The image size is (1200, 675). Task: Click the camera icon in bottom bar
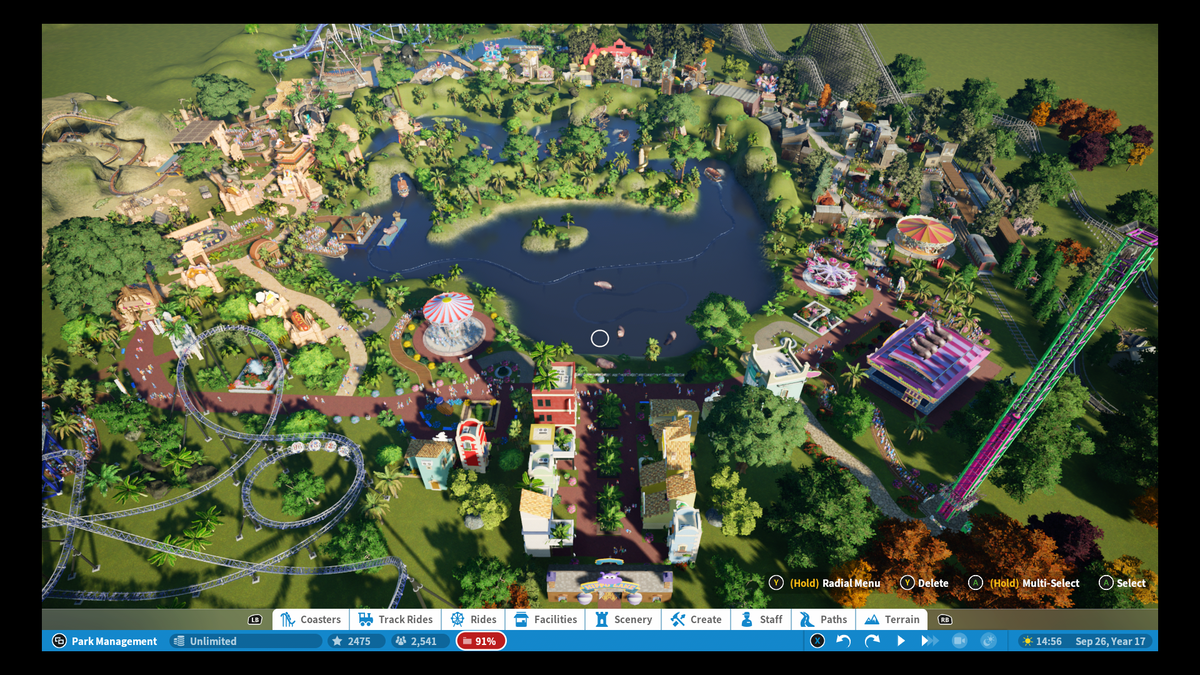point(959,641)
